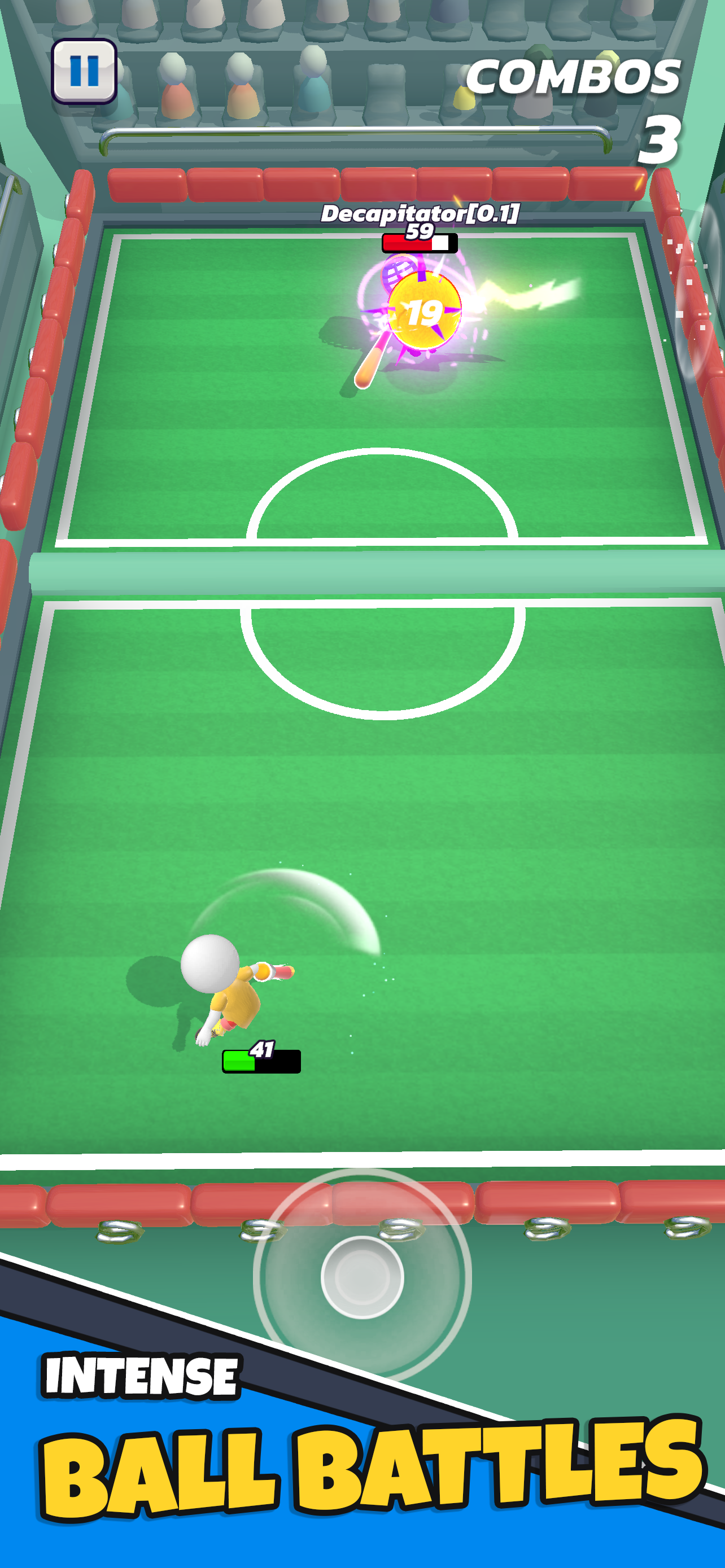Tap Decapitator[0.1] name label
The image size is (725, 1568).
[420, 213]
